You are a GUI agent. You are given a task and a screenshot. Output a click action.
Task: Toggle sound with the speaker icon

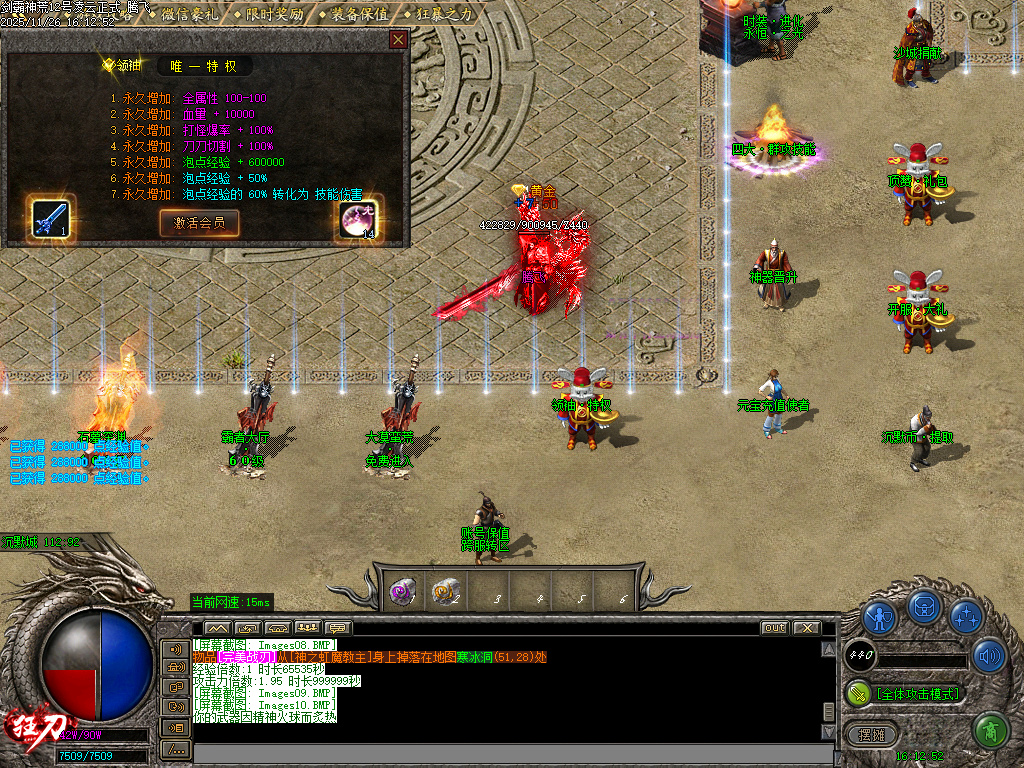(988, 656)
